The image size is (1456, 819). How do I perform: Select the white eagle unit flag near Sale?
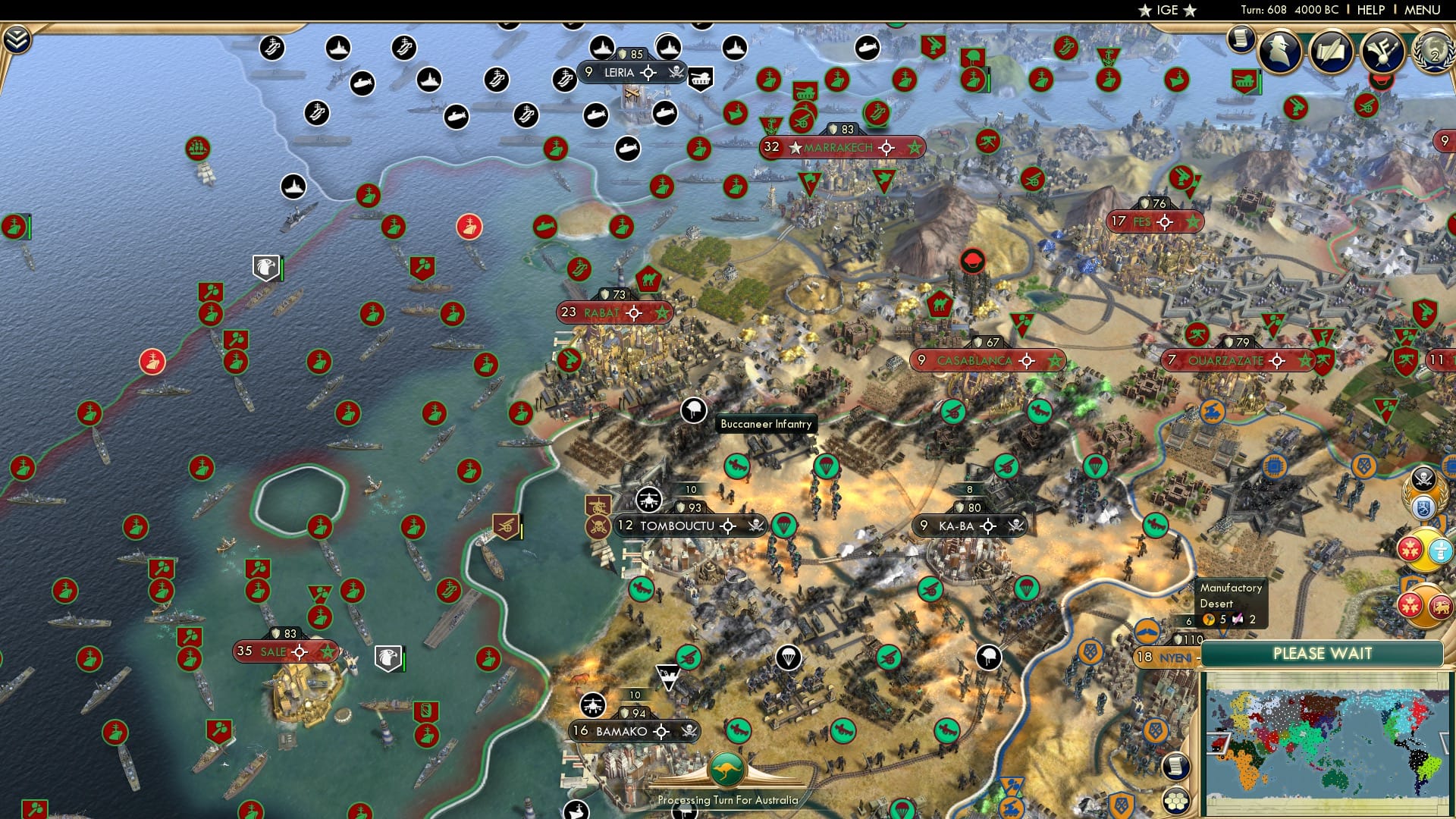tap(388, 658)
